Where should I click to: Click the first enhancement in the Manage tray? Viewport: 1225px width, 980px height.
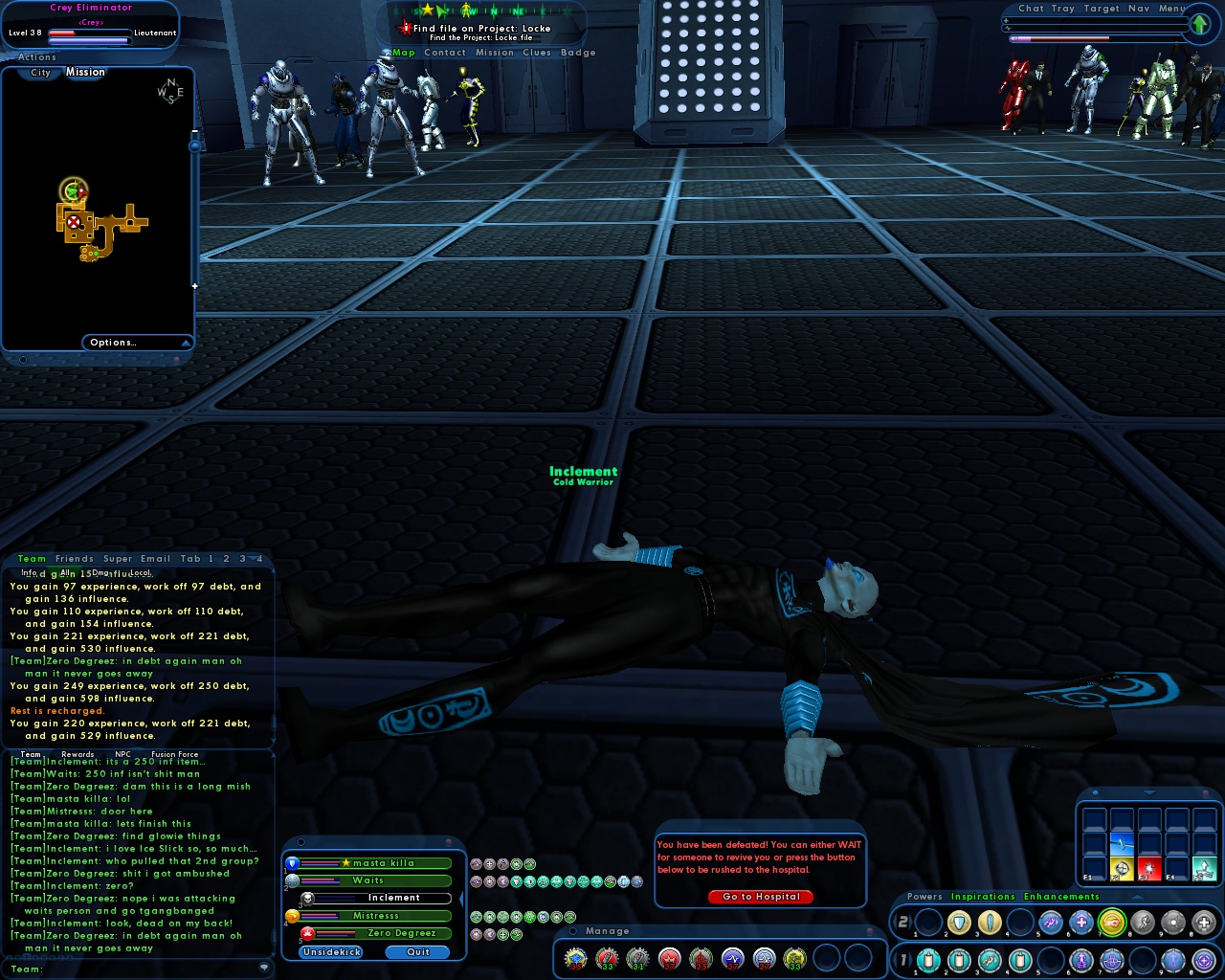click(x=576, y=956)
